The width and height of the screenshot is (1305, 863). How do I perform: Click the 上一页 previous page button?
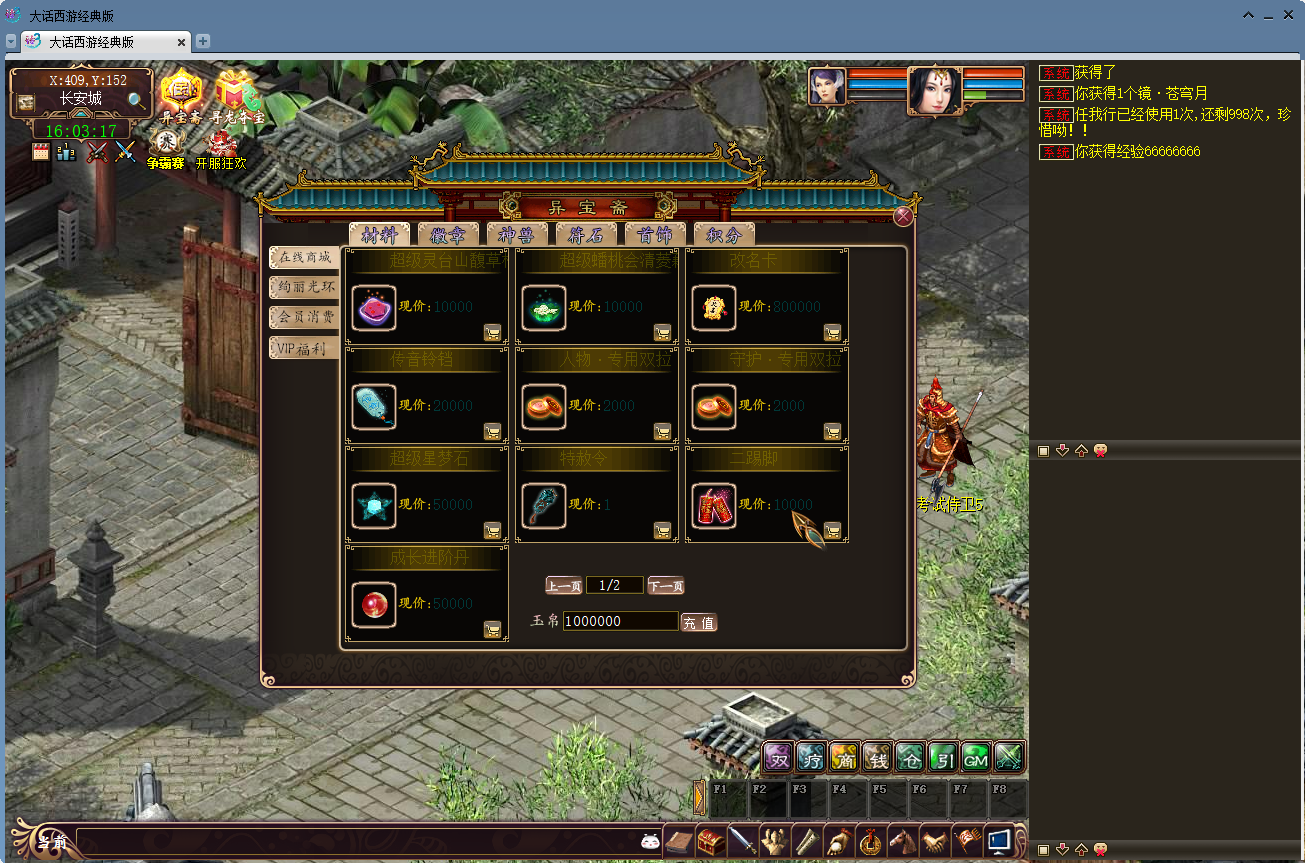click(563, 586)
